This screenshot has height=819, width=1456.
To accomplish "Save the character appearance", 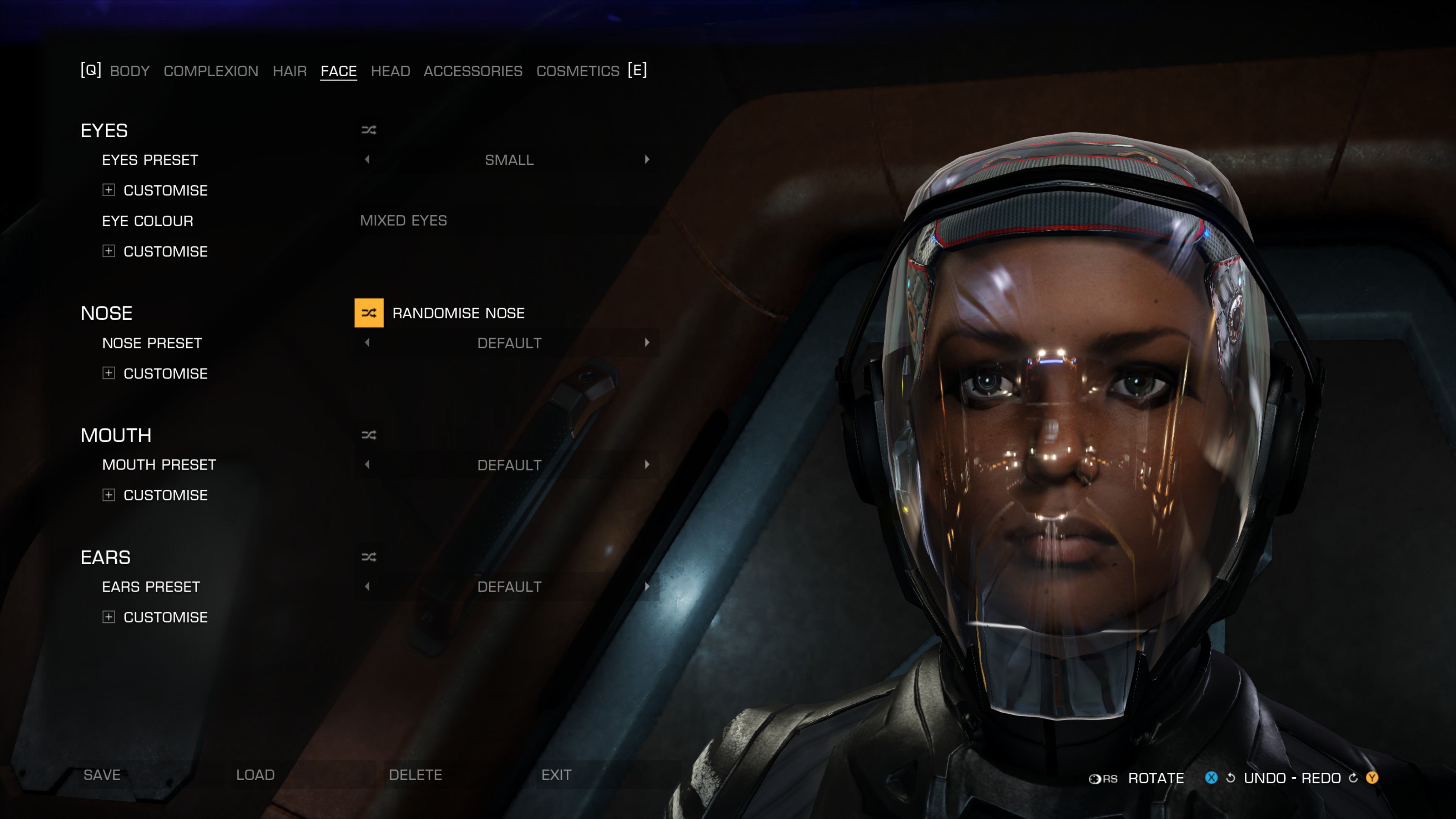I will (x=102, y=775).
